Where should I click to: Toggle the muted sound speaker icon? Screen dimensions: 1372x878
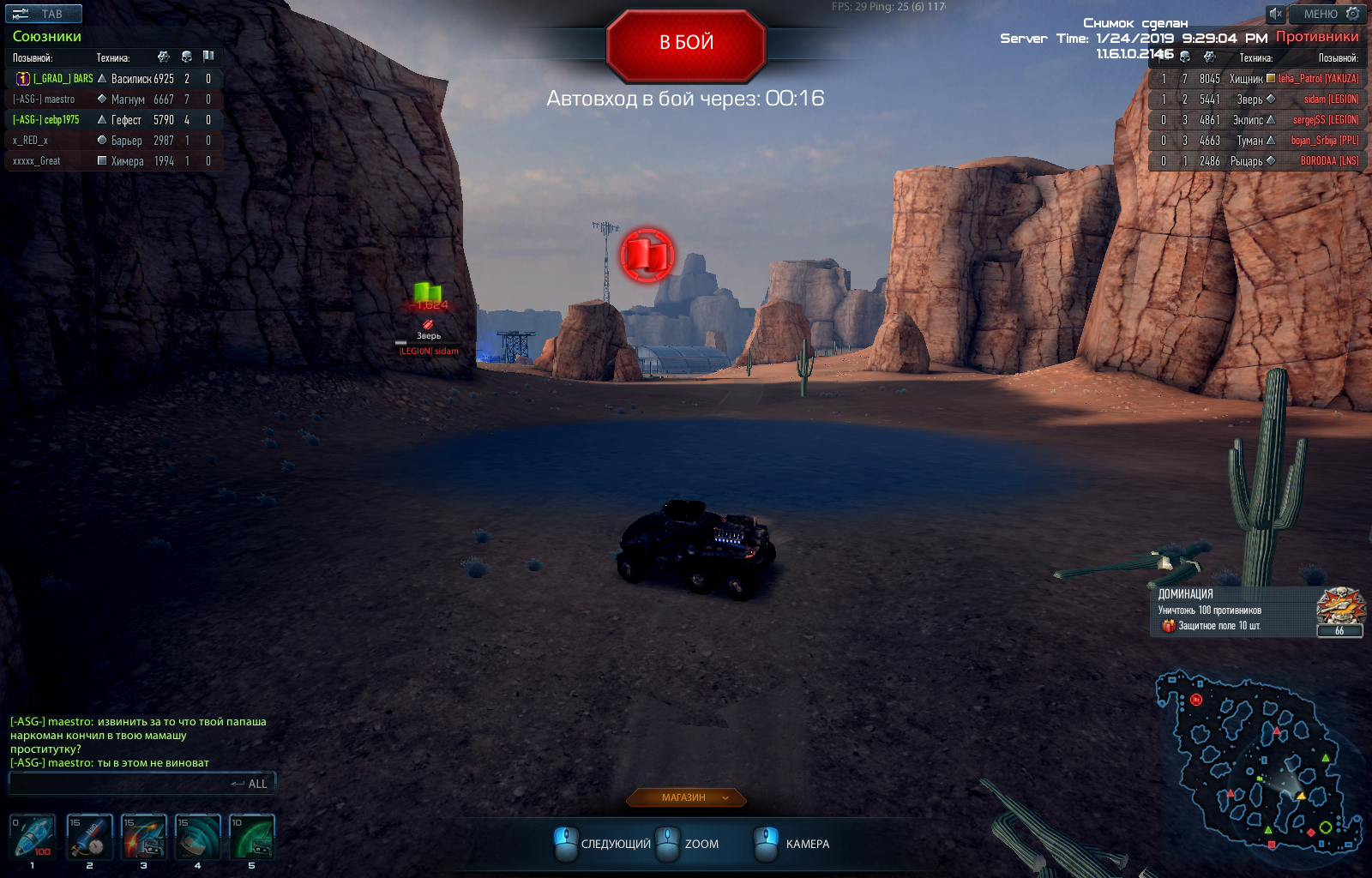(x=1276, y=14)
